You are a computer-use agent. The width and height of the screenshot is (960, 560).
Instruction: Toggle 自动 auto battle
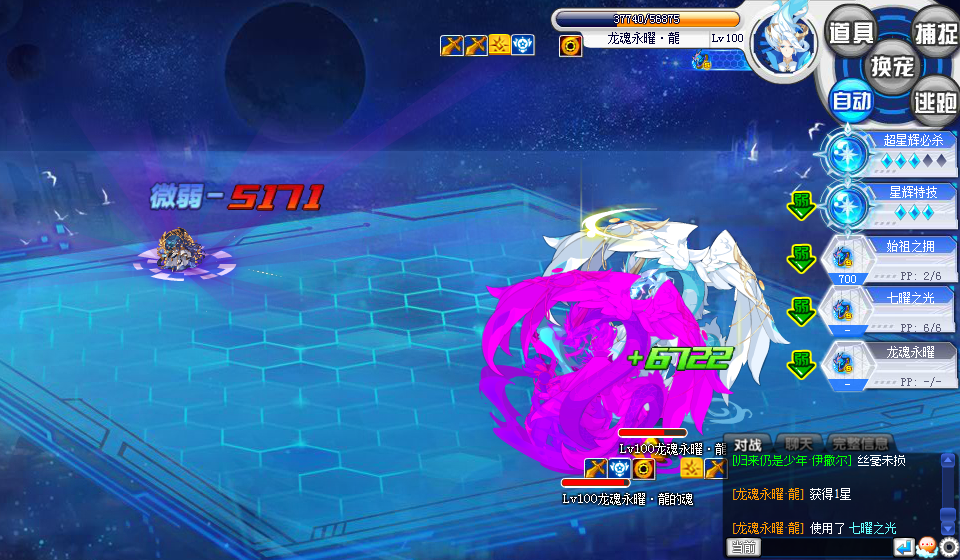click(x=852, y=101)
